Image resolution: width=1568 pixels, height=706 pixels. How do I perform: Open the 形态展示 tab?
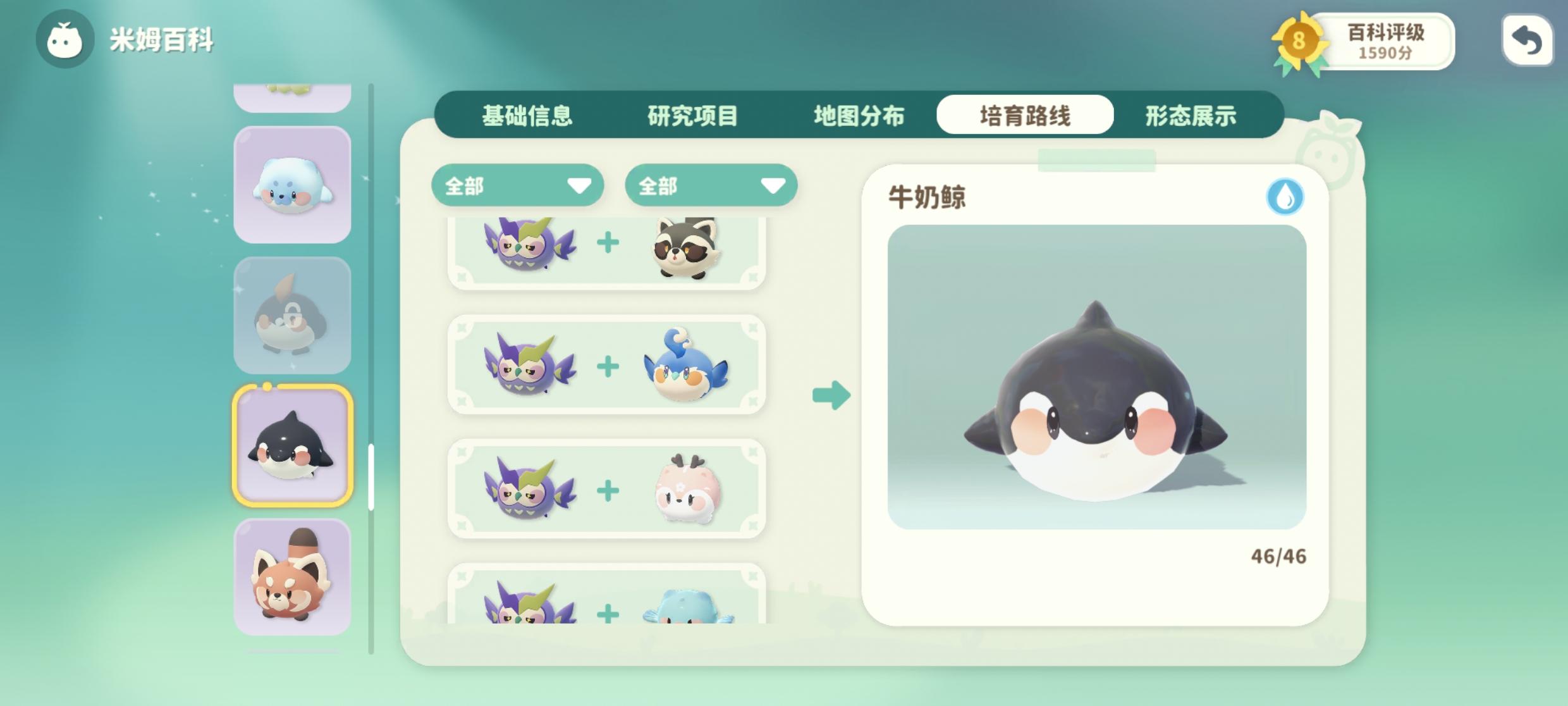(1191, 115)
